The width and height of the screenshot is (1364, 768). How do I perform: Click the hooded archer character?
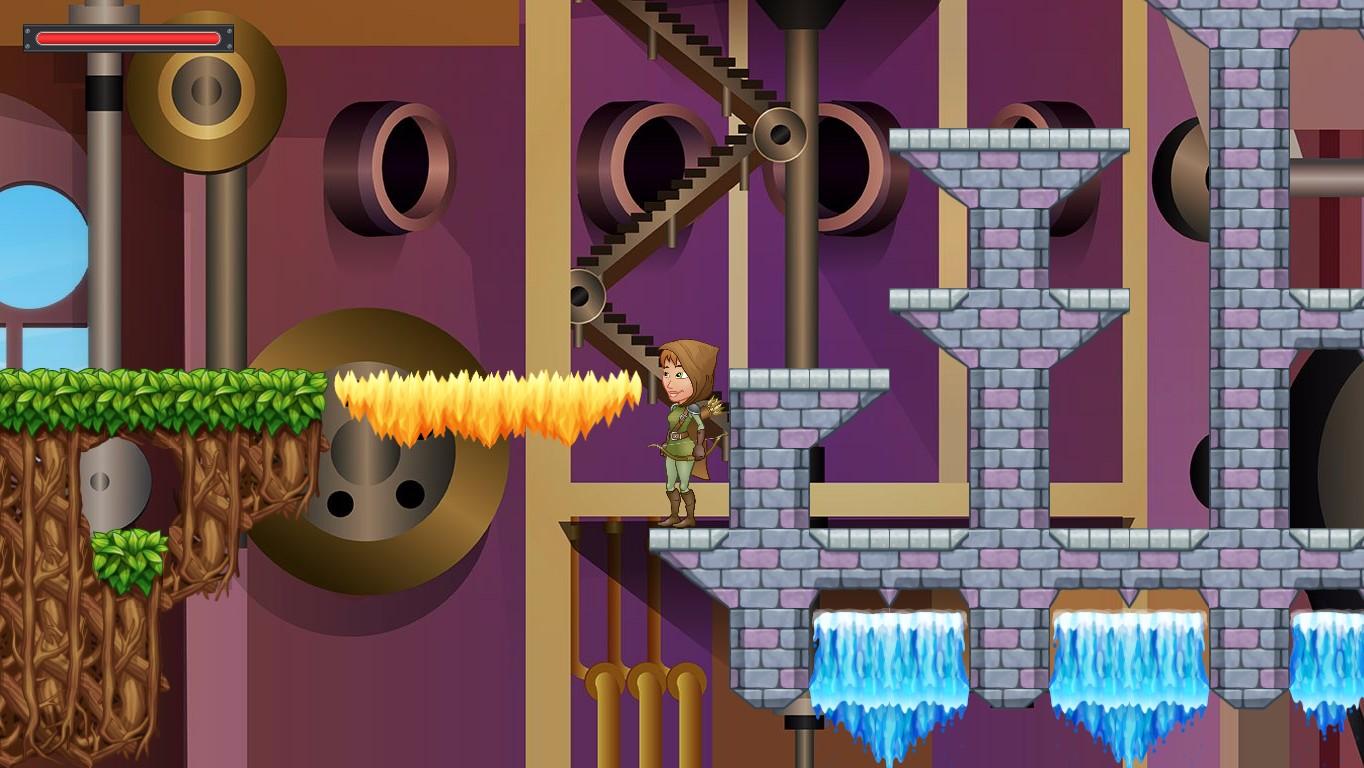point(683,430)
